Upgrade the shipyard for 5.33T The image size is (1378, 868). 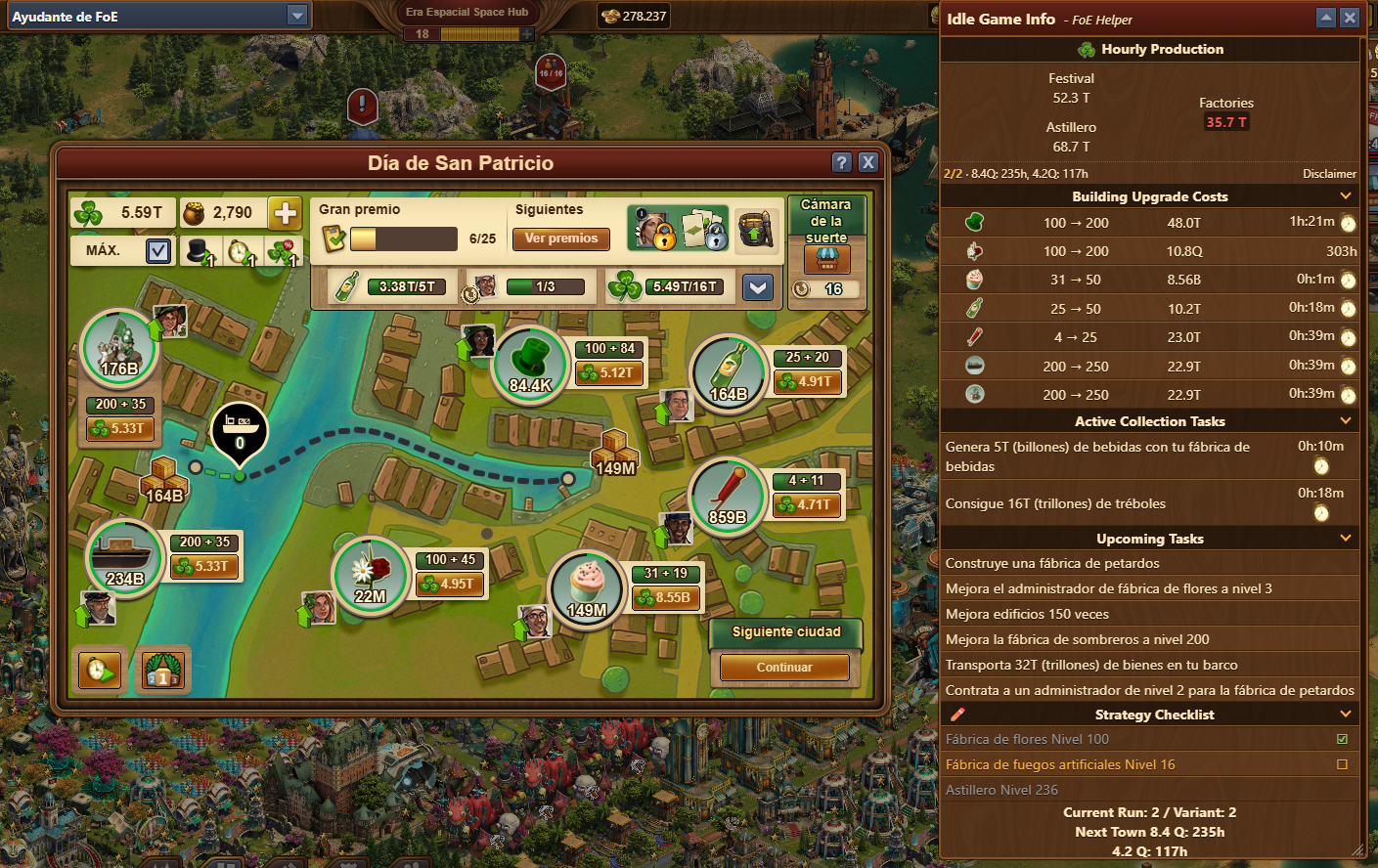click(x=204, y=566)
